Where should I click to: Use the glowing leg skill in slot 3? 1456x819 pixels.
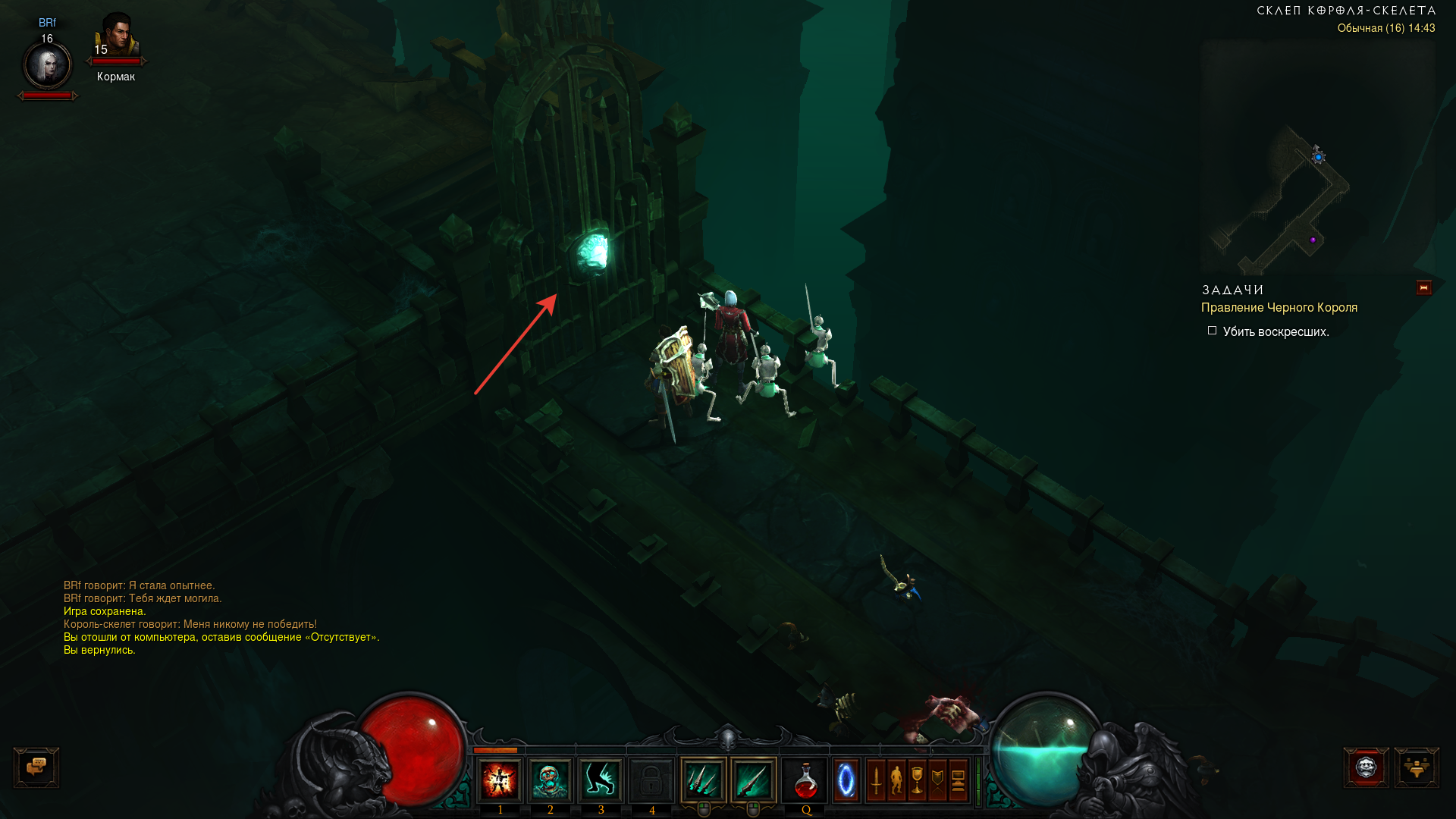(x=601, y=780)
